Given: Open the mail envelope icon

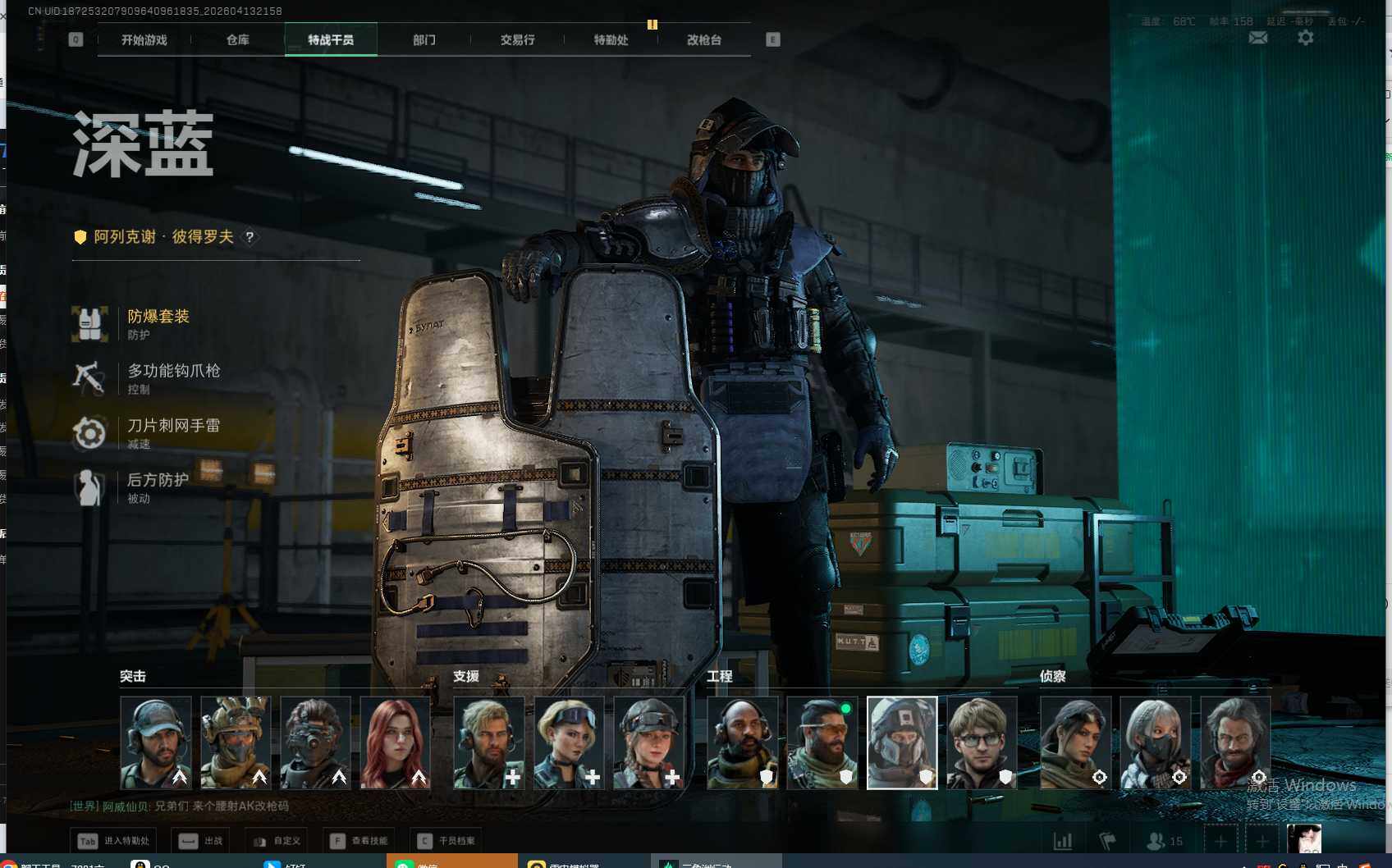Looking at the screenshot, I should [1258, 38].
